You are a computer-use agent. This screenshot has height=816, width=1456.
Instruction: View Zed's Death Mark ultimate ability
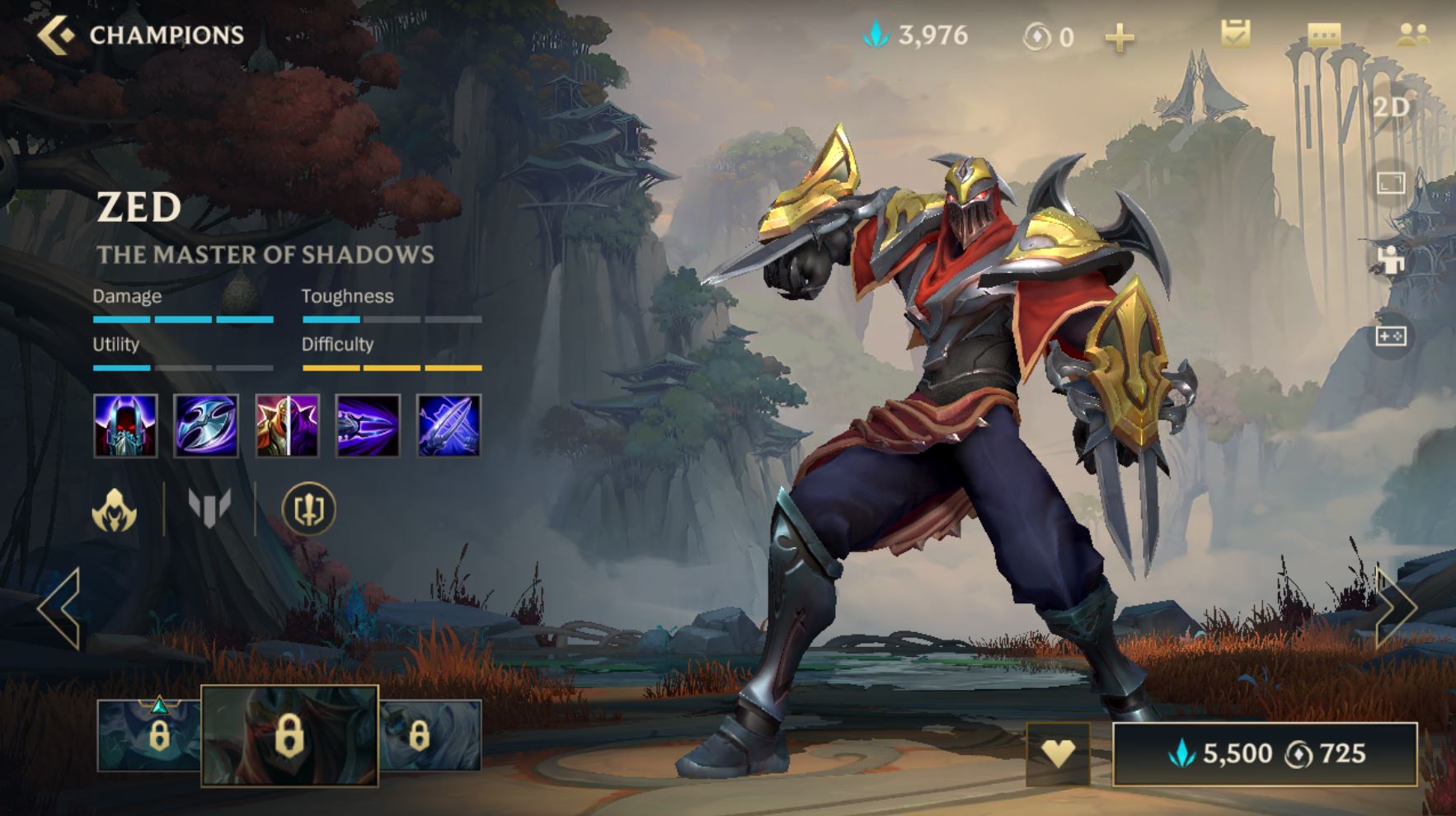coord(449,425)
